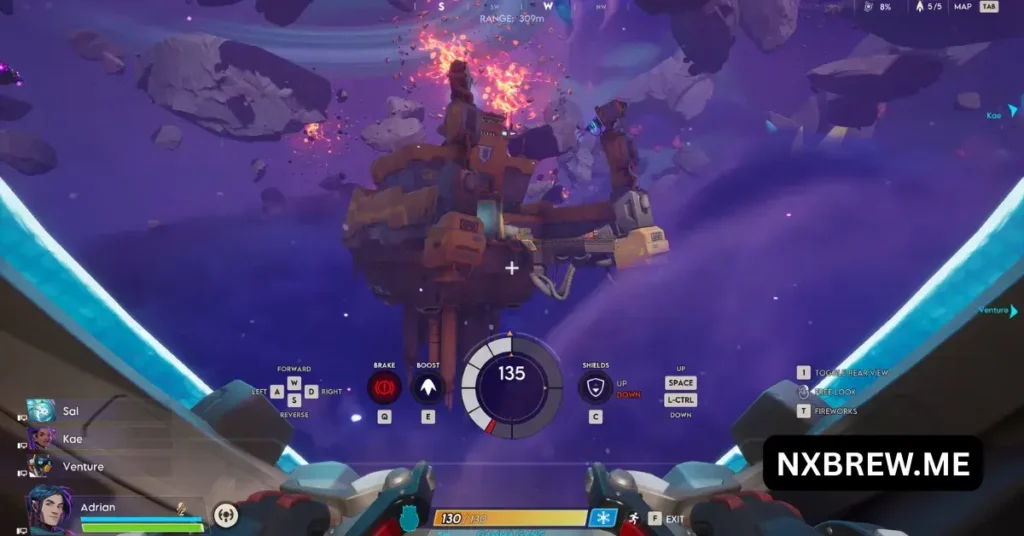The width and height of the screenshot is (1024, 536).
Task: Select Venture's portrait in the party list
Action: [41, 466]
